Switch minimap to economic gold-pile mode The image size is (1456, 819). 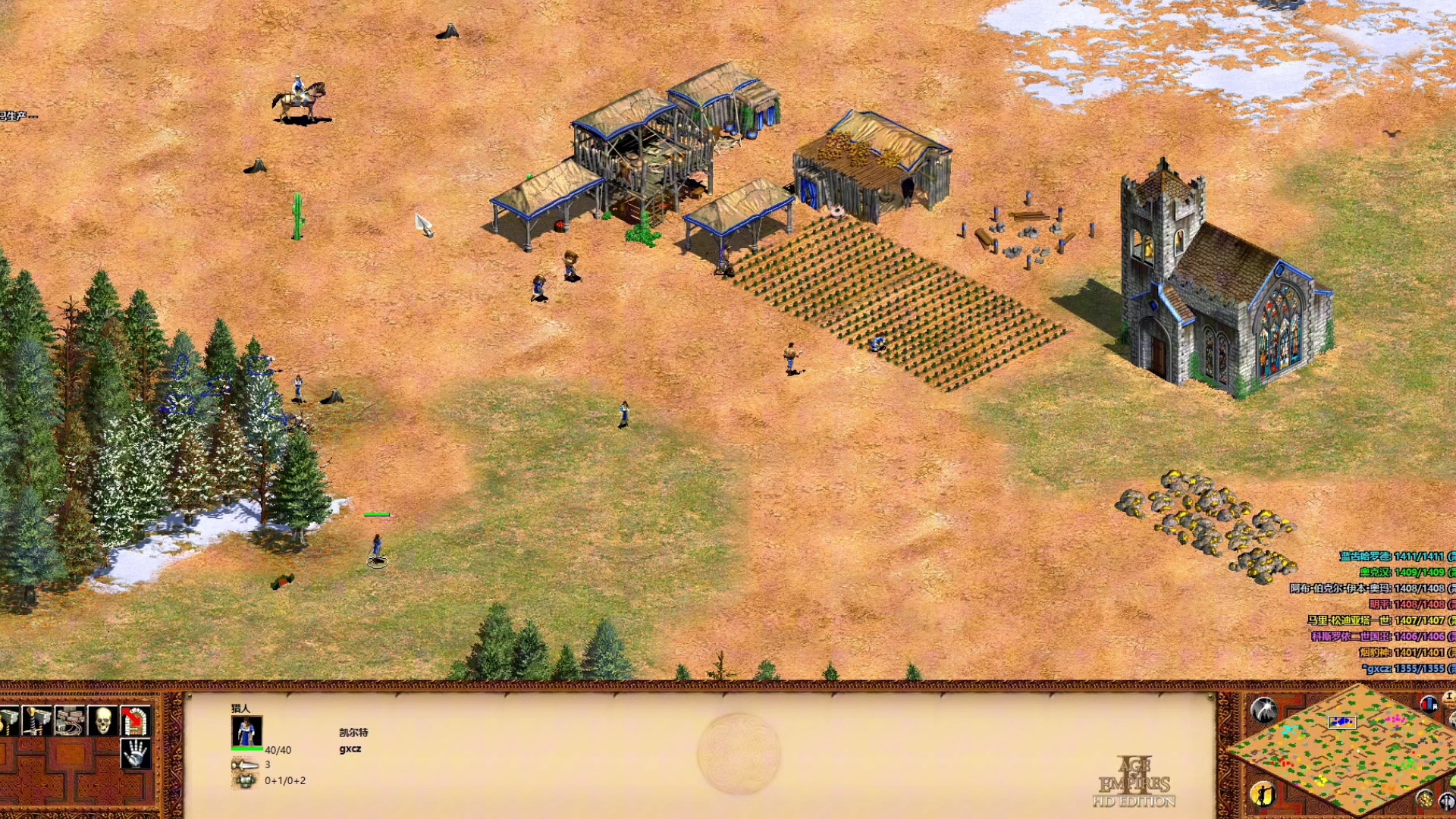click(x=1426, y=799)
